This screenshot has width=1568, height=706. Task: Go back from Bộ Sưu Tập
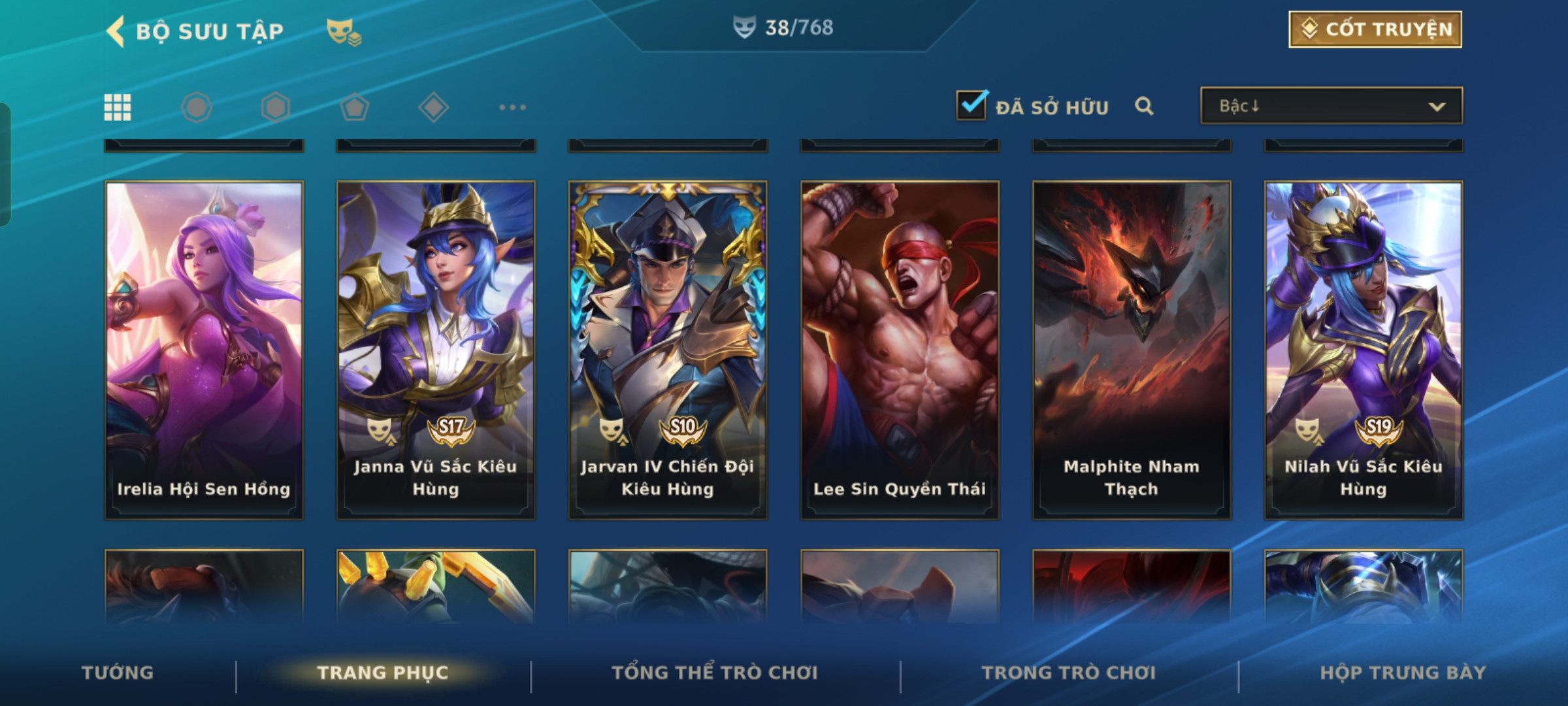pos(116,31)
